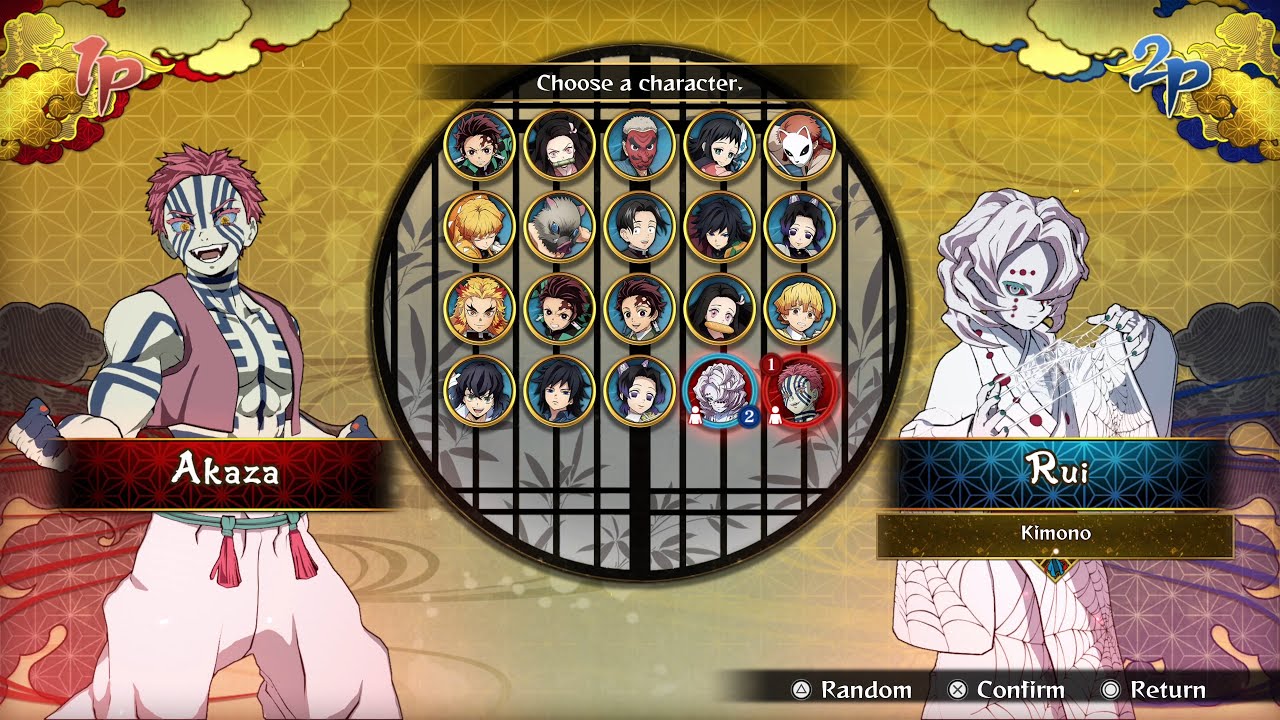The image size is (1280, 720).
Task: Select Urokodaki's red tengu mask portrait
Action: (x=639, y=145)
